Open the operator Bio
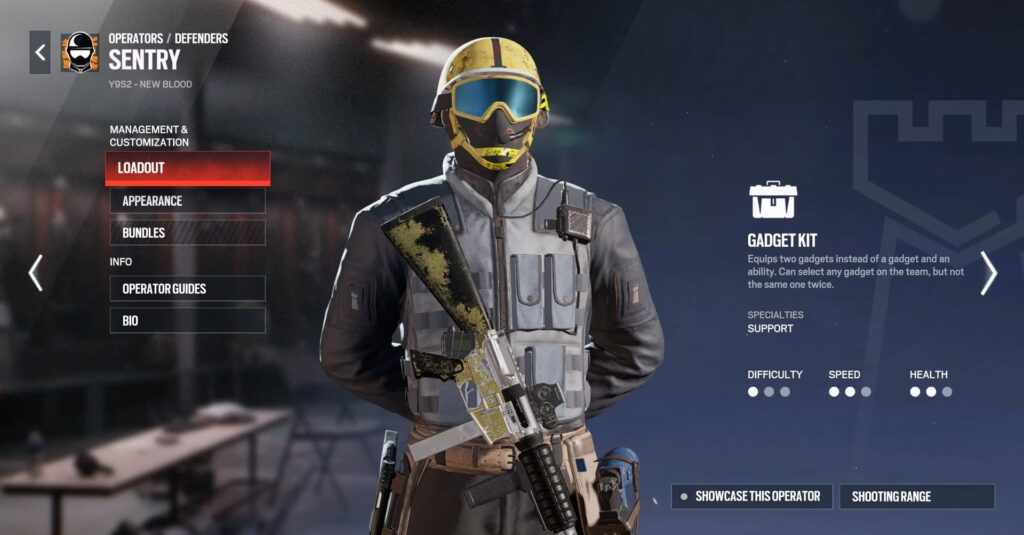The width and height of the screenshot is (1024, 535). [187, 321]
